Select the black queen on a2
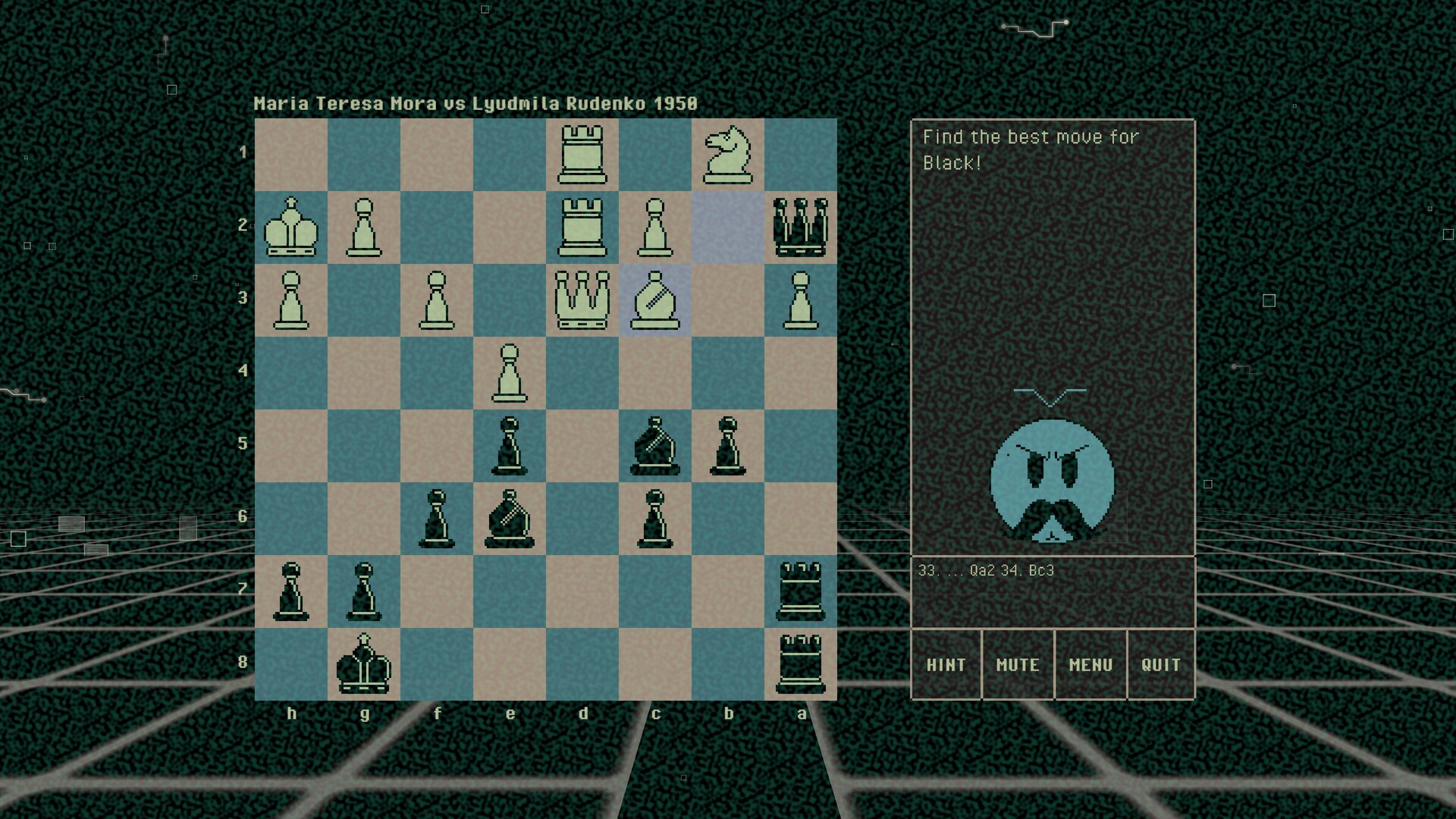 [802, 225]
